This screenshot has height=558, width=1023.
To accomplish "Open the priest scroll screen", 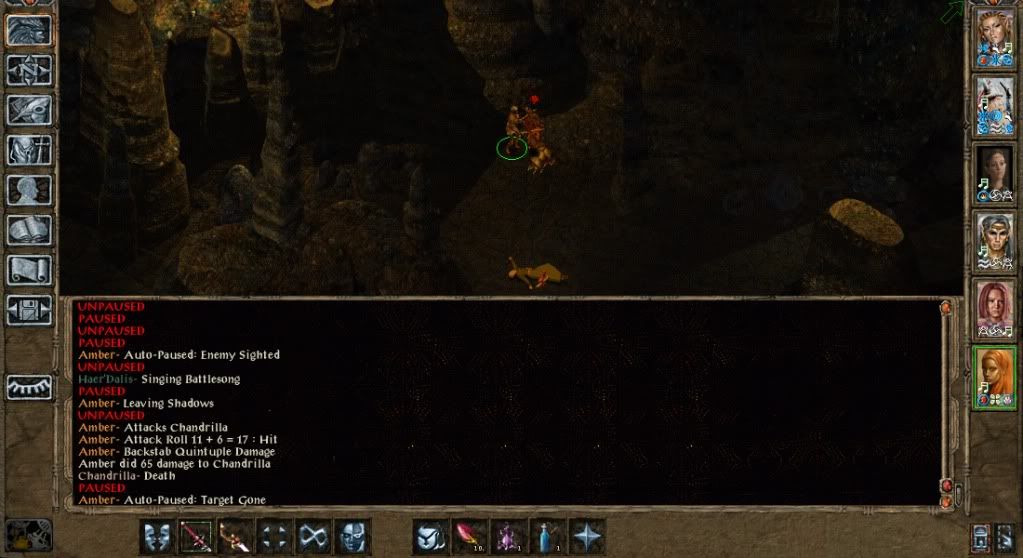I will click(29, 269).
